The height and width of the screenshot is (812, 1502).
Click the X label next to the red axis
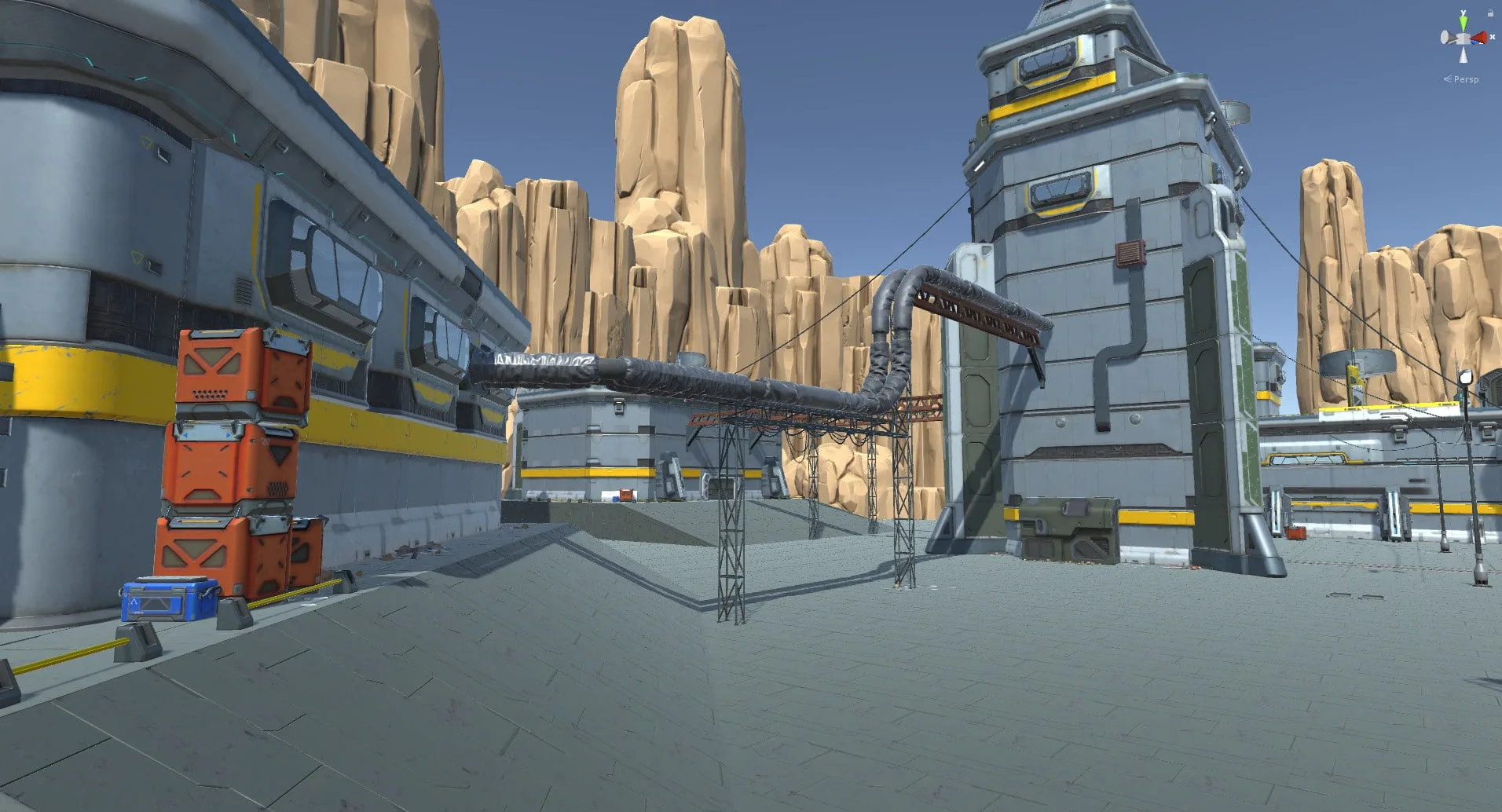(x=1493, y=37)
